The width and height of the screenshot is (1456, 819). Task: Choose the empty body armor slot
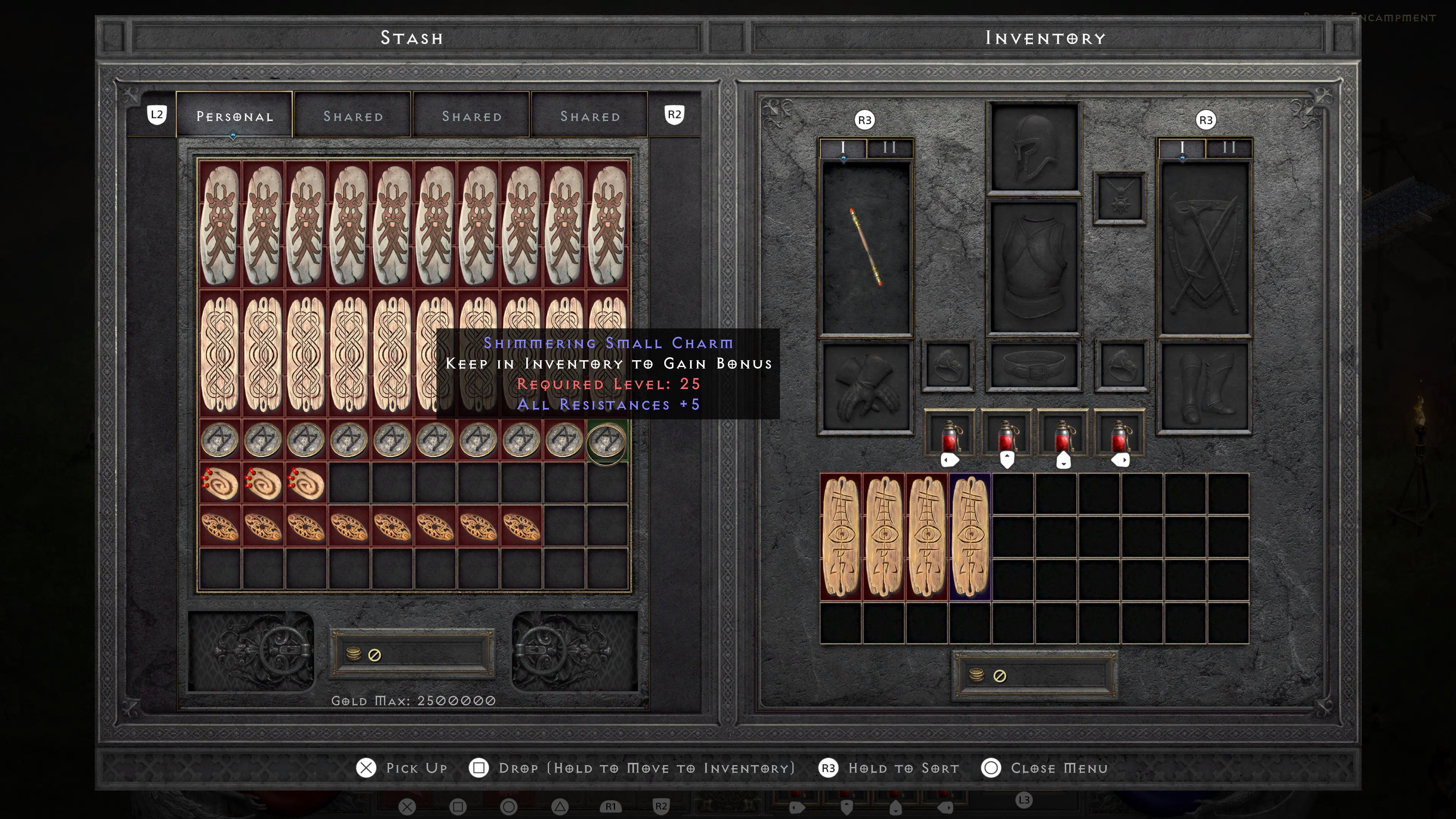click(x=1034, y=266)
